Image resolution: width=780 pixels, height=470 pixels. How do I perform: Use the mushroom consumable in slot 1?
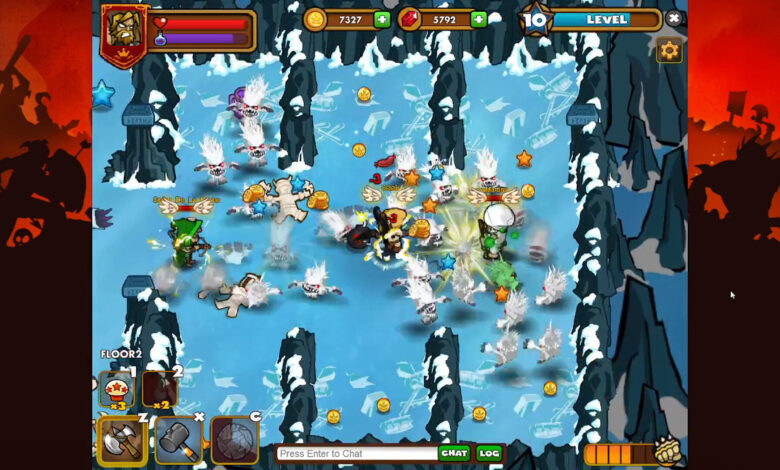(x=116, y=389)
